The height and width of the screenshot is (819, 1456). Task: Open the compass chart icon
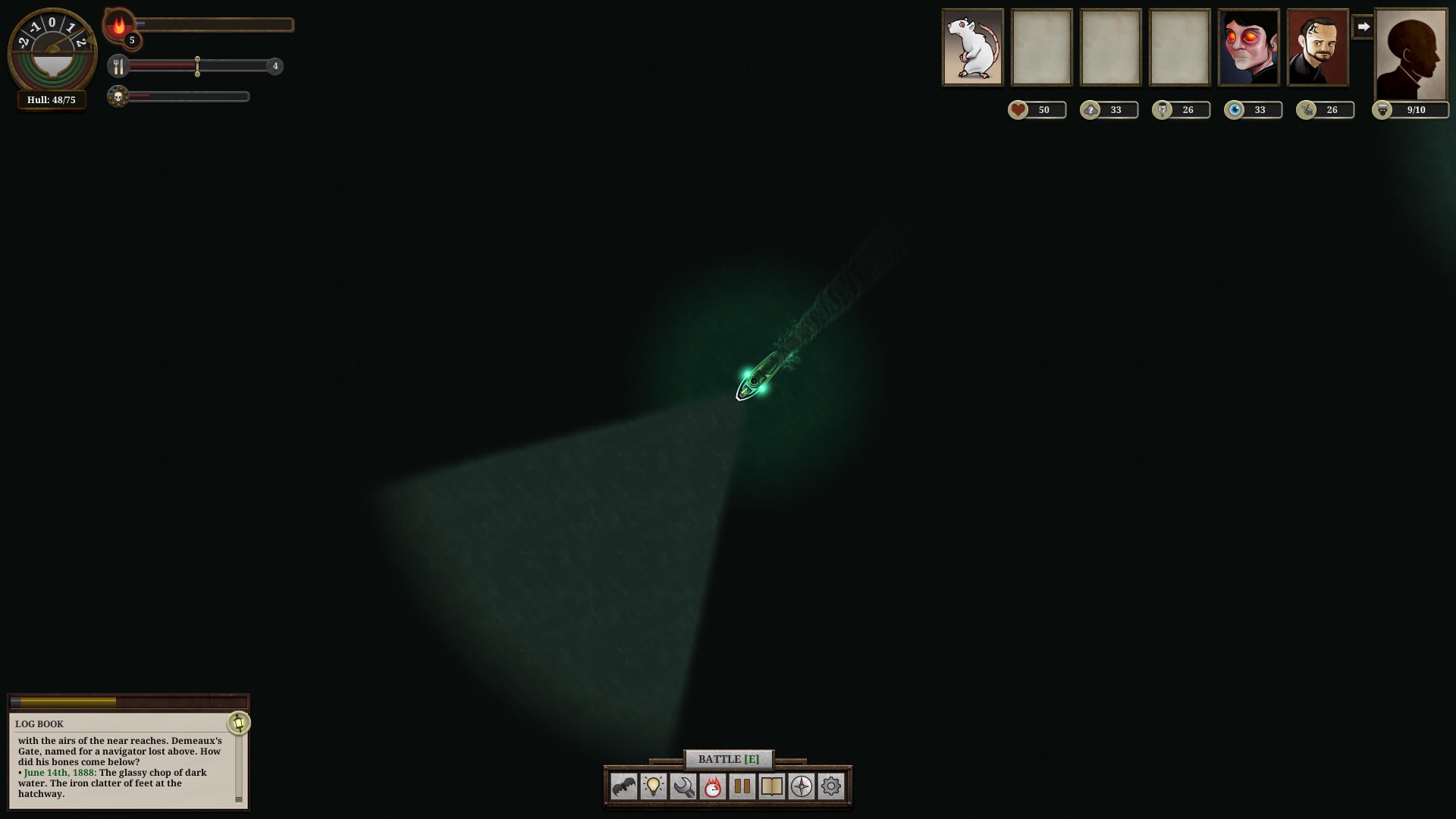(802, 787)
